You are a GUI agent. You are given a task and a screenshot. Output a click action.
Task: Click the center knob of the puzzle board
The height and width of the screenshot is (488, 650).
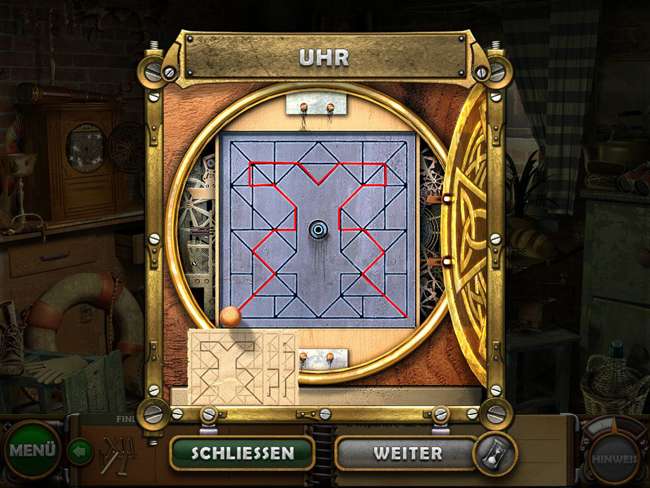[x=319, y=228]
